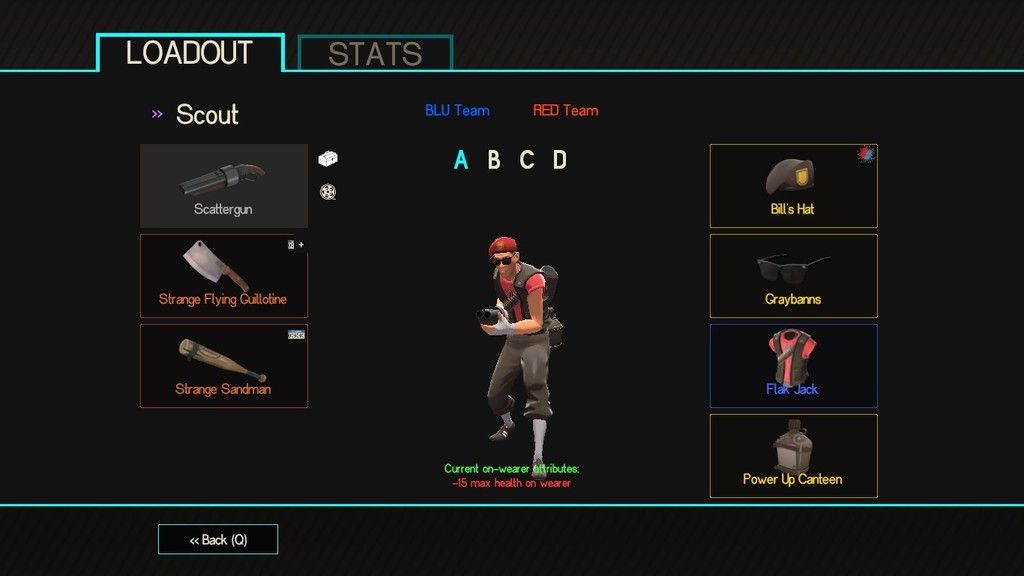
Task: Switch to the STATS tab
Action: (x=375, y=54)
